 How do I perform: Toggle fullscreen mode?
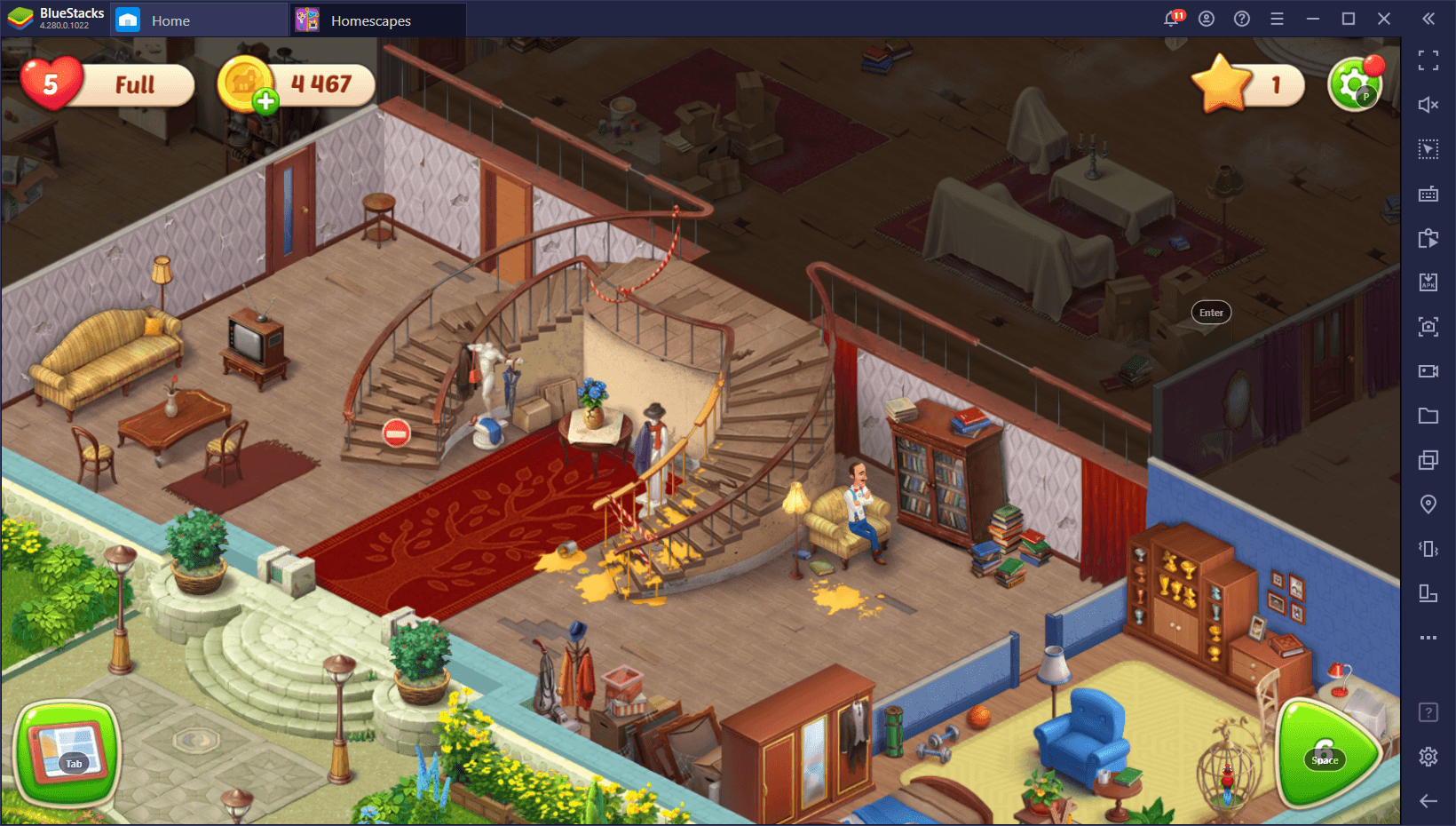(x=1428, y=60)
